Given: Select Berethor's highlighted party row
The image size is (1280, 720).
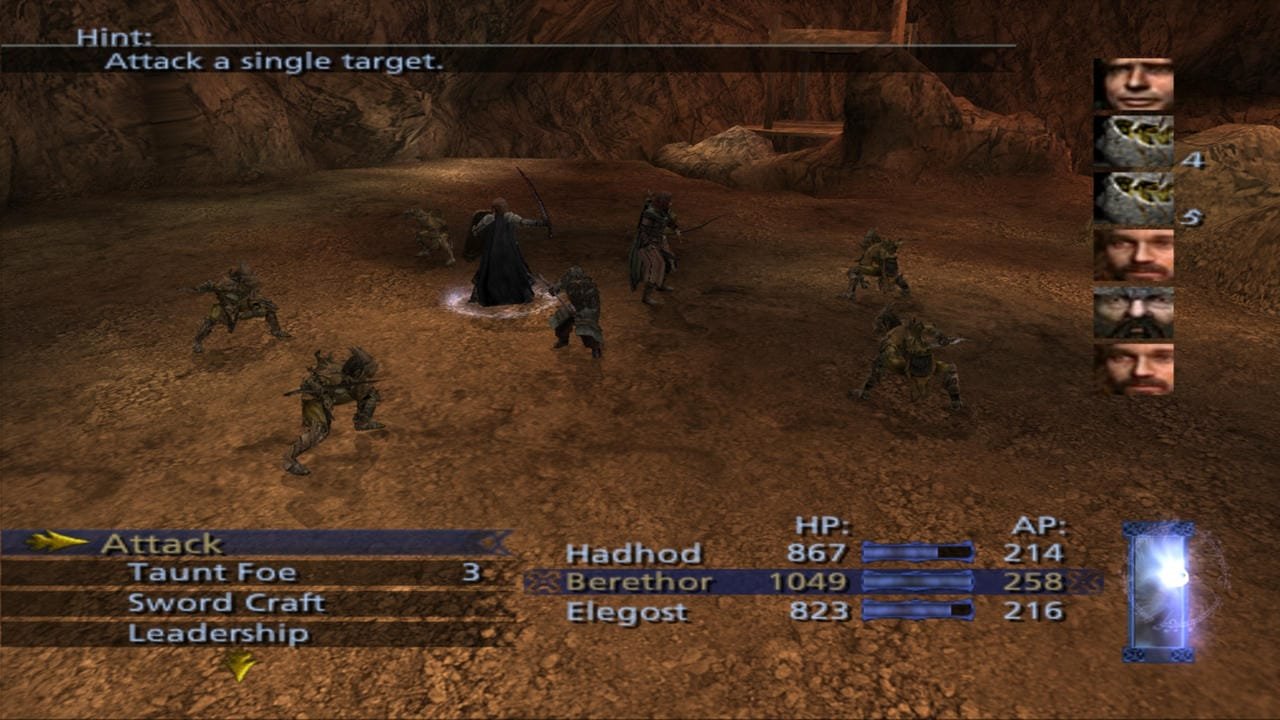Looking at the screenshot, I should 640,582.
